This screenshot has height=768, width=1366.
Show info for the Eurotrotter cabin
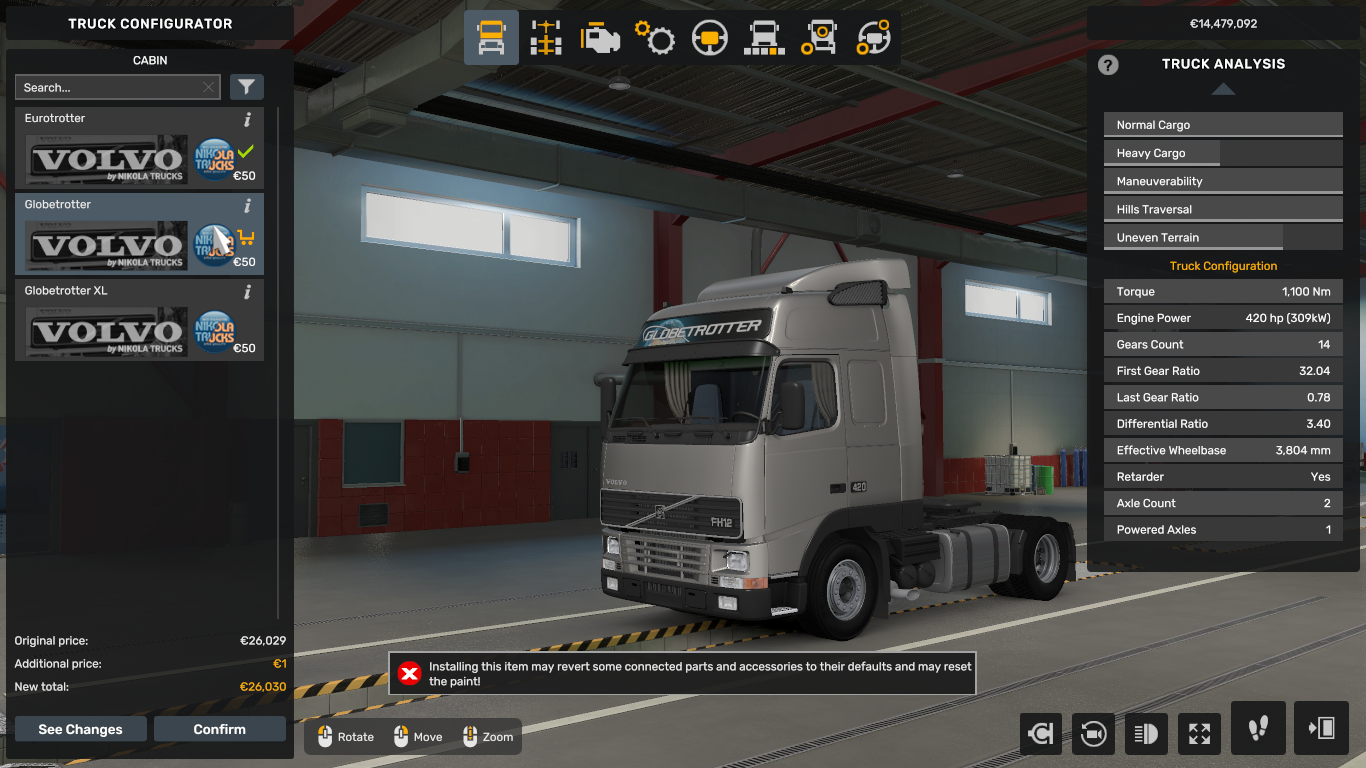pyautogui.click(x=248, y=120)
